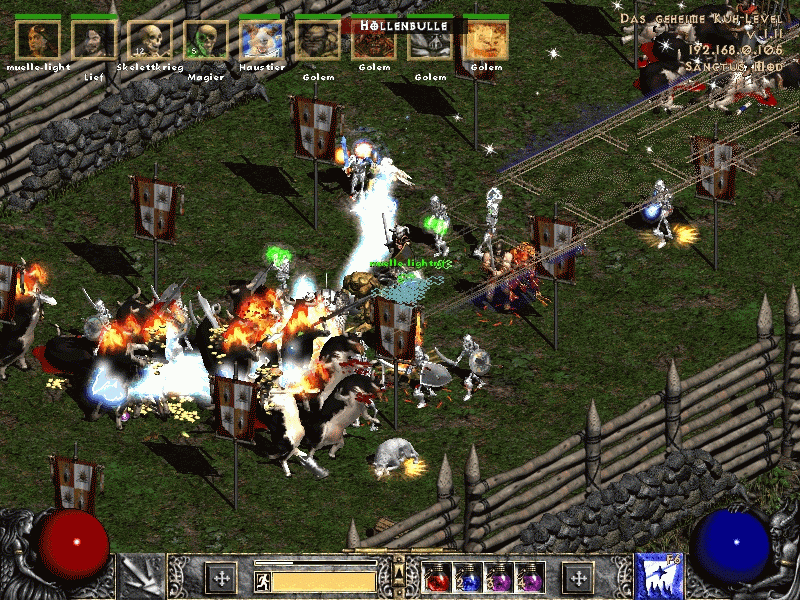Select the Haustier pet portrait
This screenshot has width=800, height=600.
(262, 39)
